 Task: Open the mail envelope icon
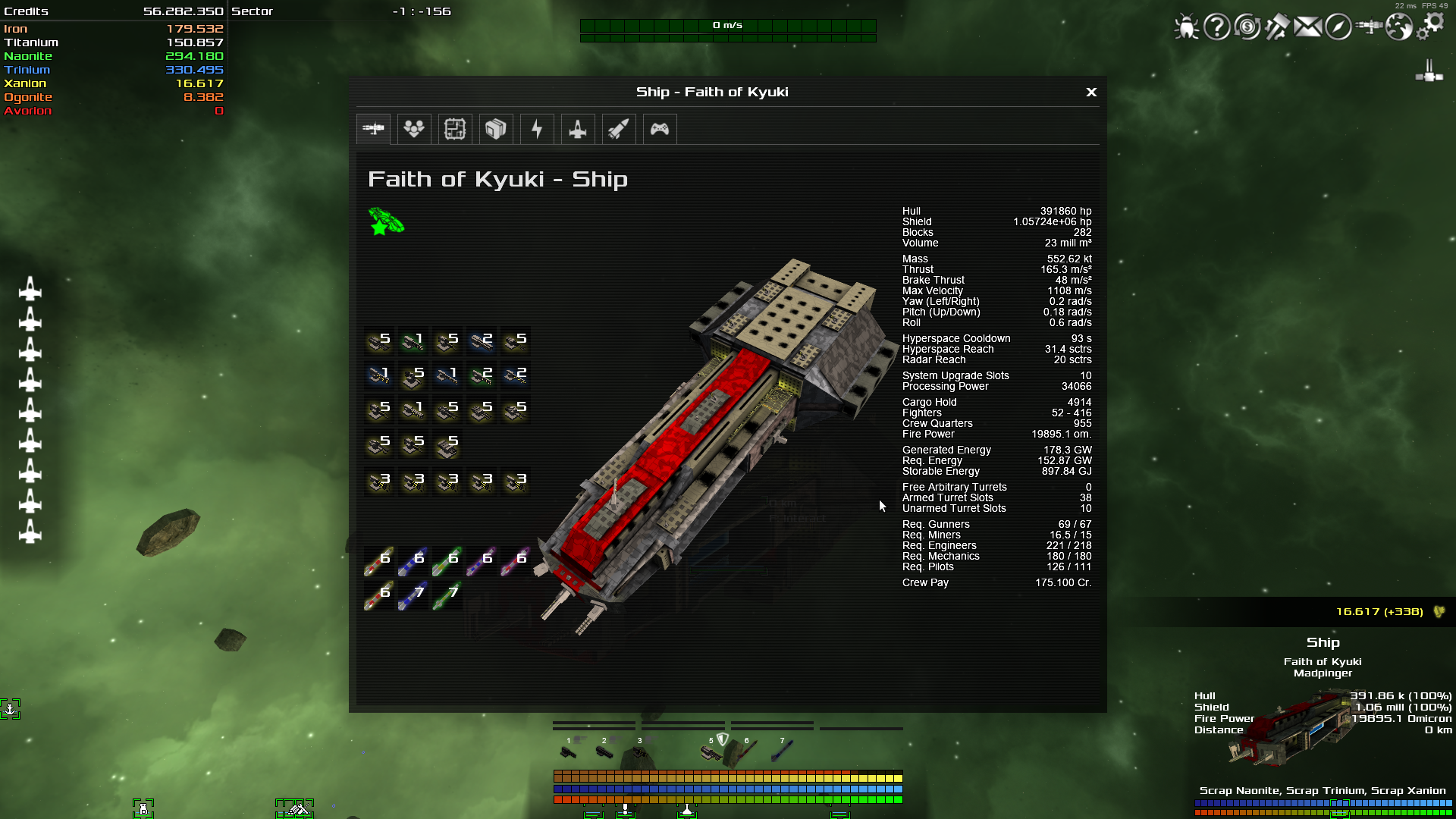[1307, 27]
